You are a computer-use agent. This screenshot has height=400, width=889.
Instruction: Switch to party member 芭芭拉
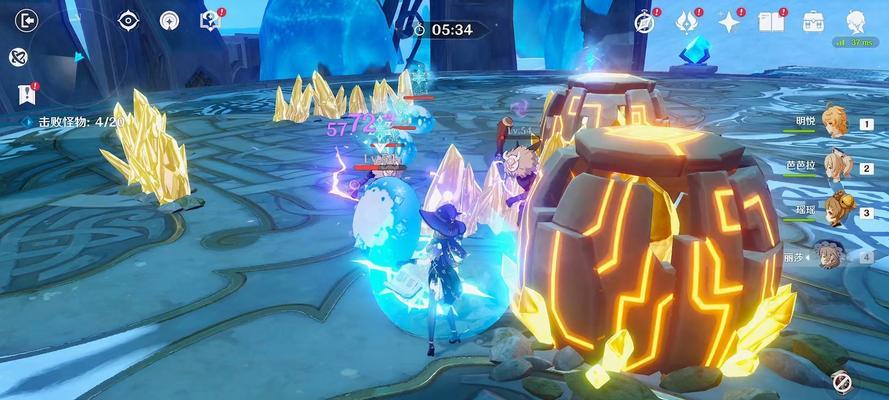coord(834,166)
